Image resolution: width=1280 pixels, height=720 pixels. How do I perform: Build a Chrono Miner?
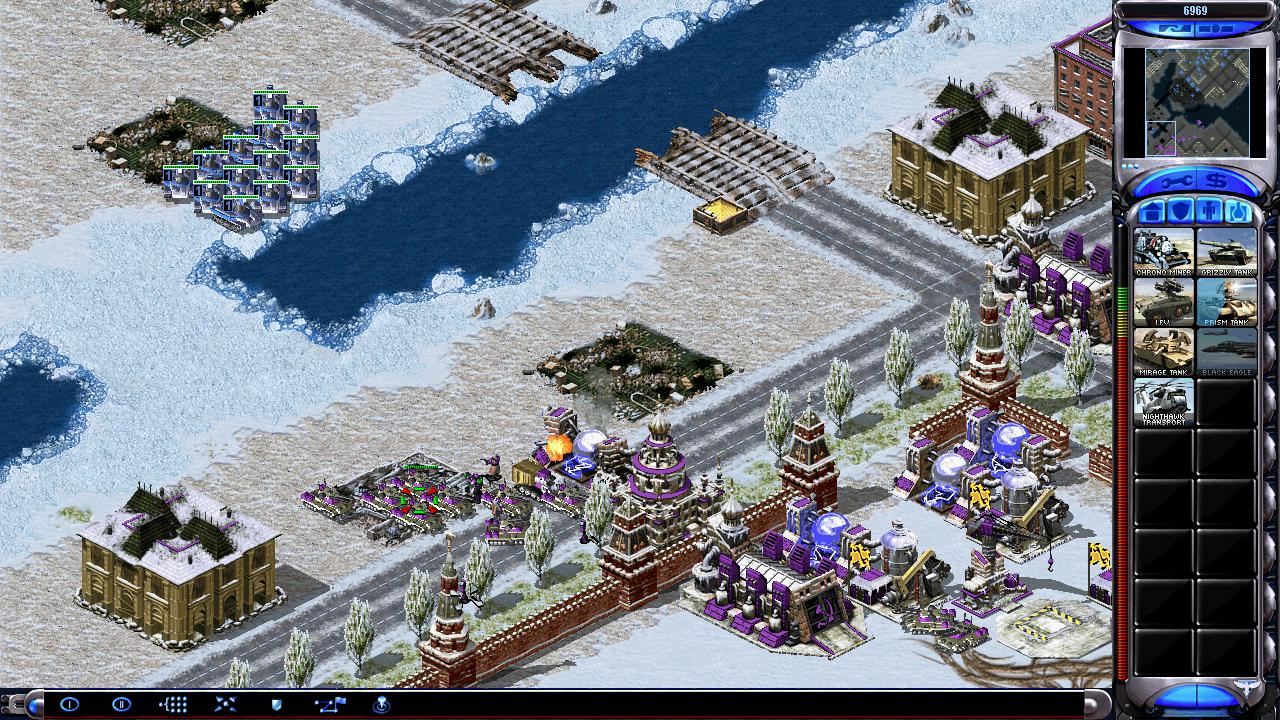point(1163,252)
